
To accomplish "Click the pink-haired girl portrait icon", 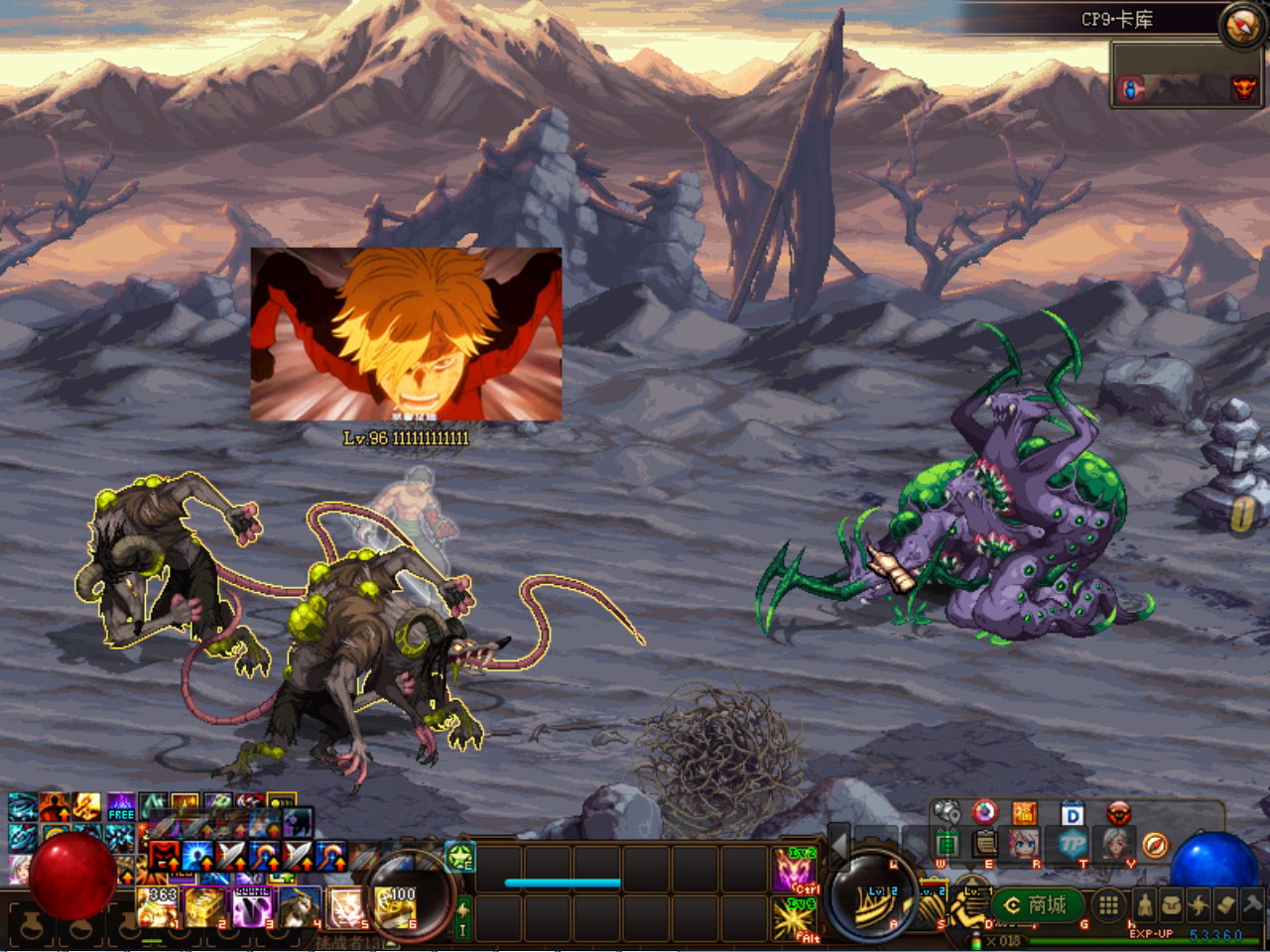I will point(1024,844).
